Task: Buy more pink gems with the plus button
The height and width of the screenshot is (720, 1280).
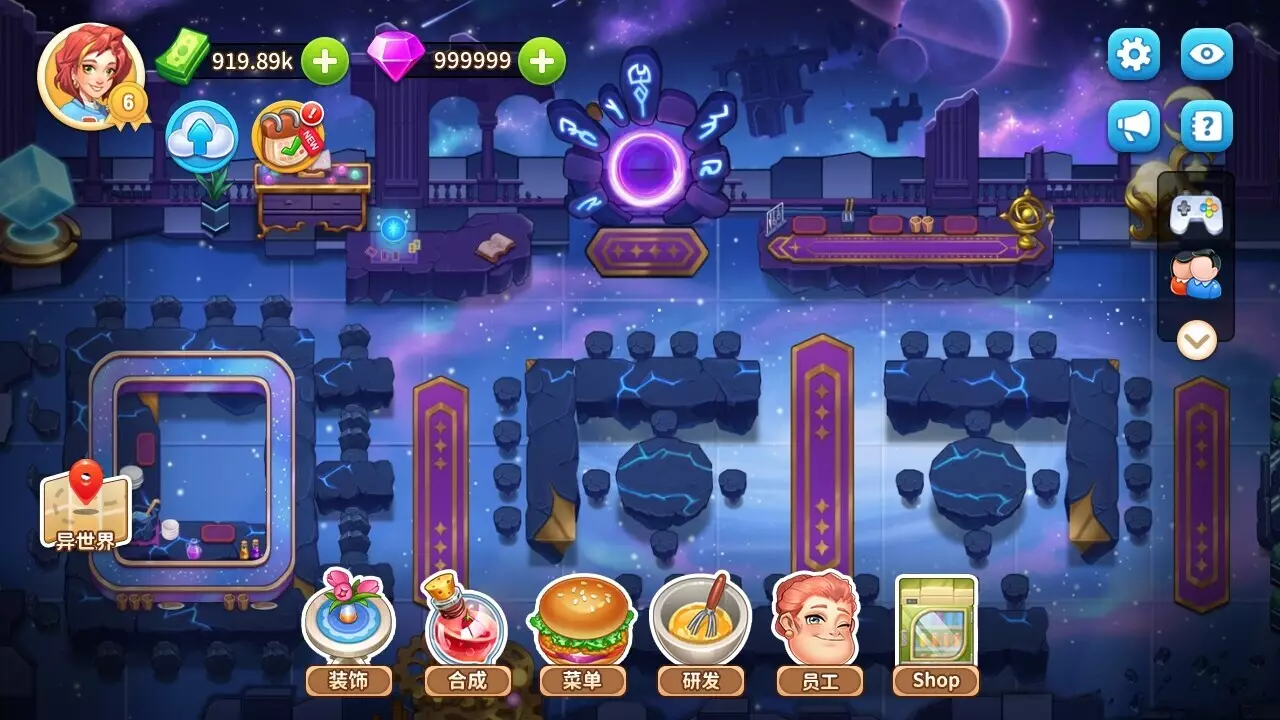Action: pos(541,61)
